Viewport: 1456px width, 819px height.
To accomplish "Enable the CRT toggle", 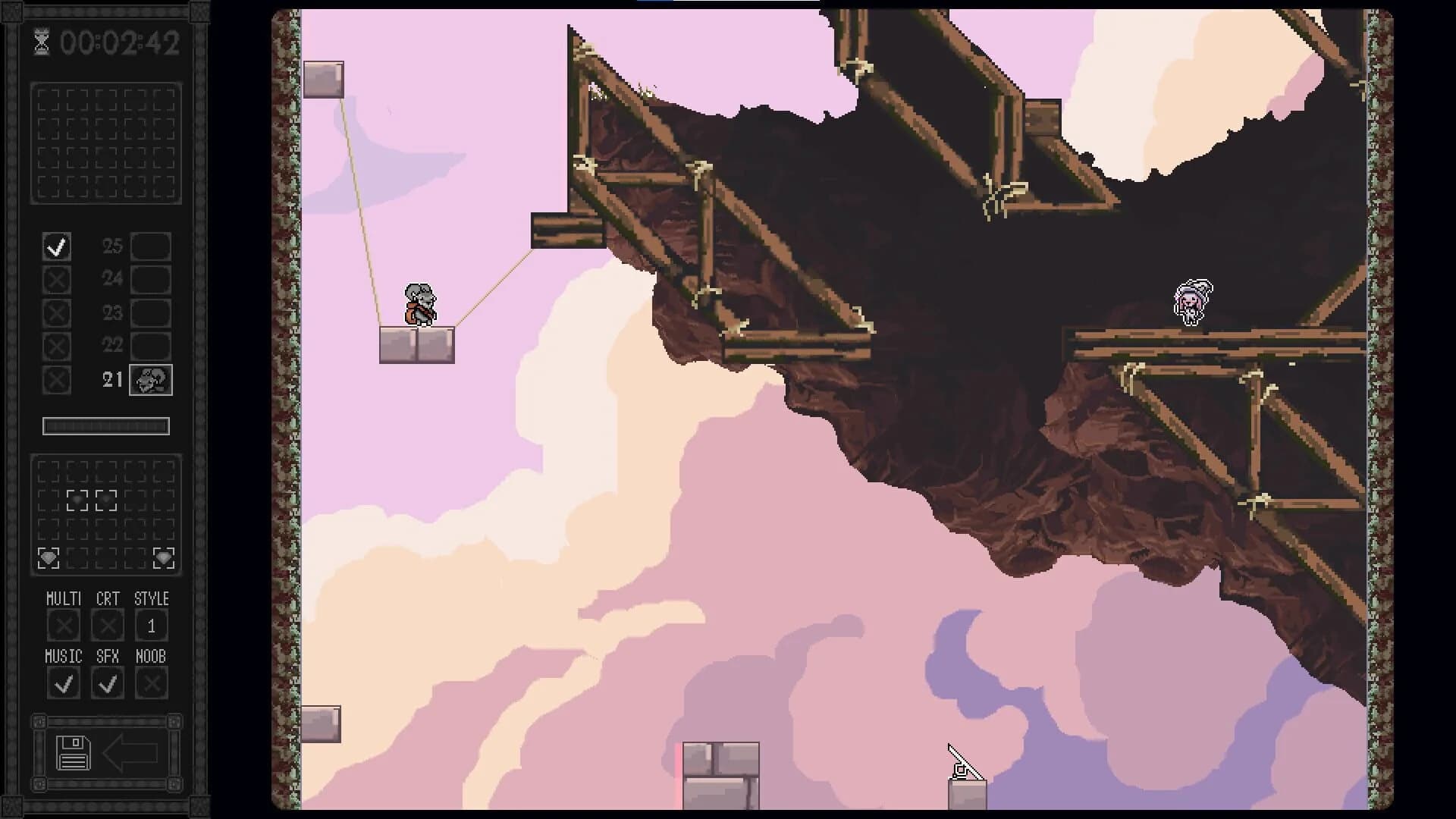I will [x=107, y=624].
